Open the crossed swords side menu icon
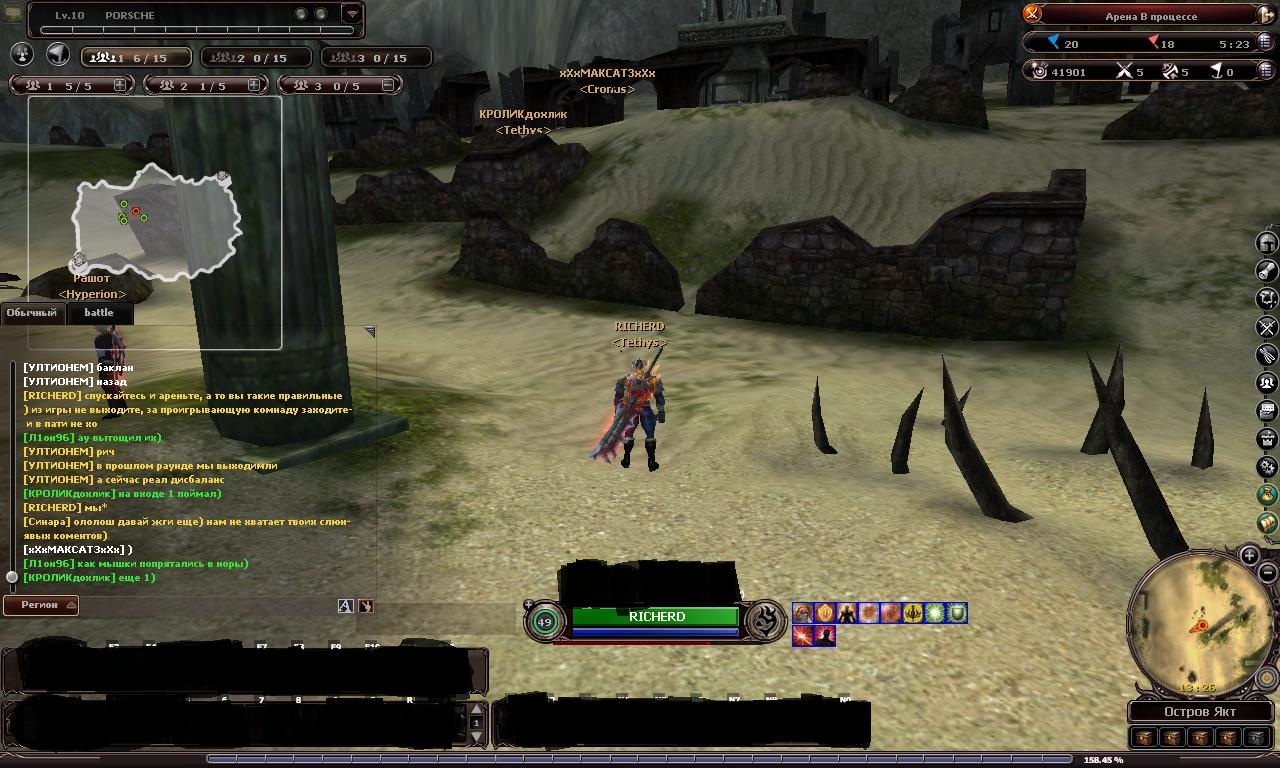This screenshot has width=1280, height=768. point(1267,327)
